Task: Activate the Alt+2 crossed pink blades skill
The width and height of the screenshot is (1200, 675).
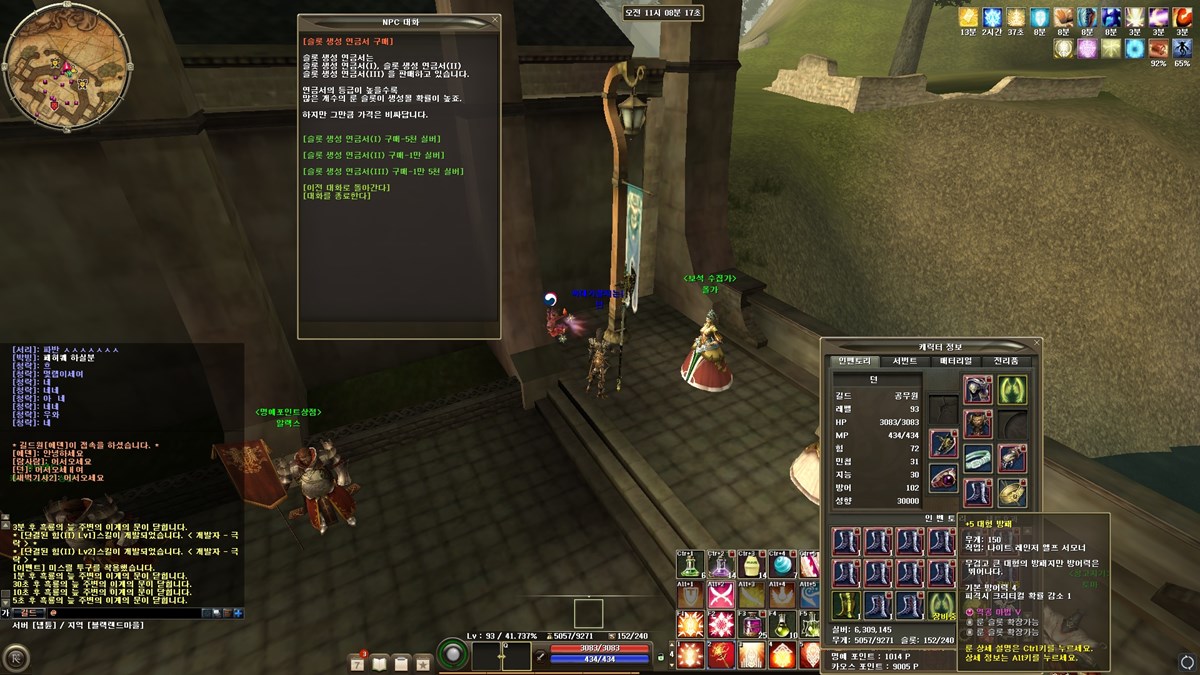Action: [x=721, y=596]
